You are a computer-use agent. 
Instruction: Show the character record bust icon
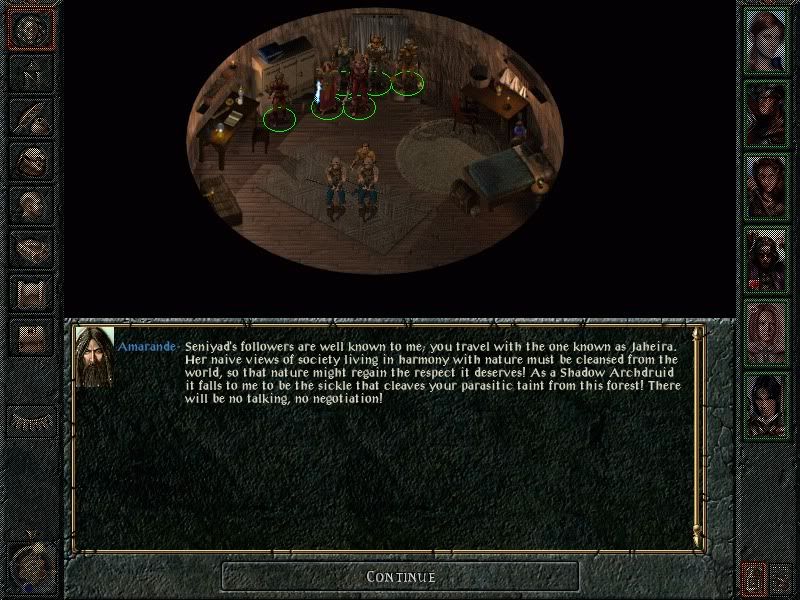point(31,205)
